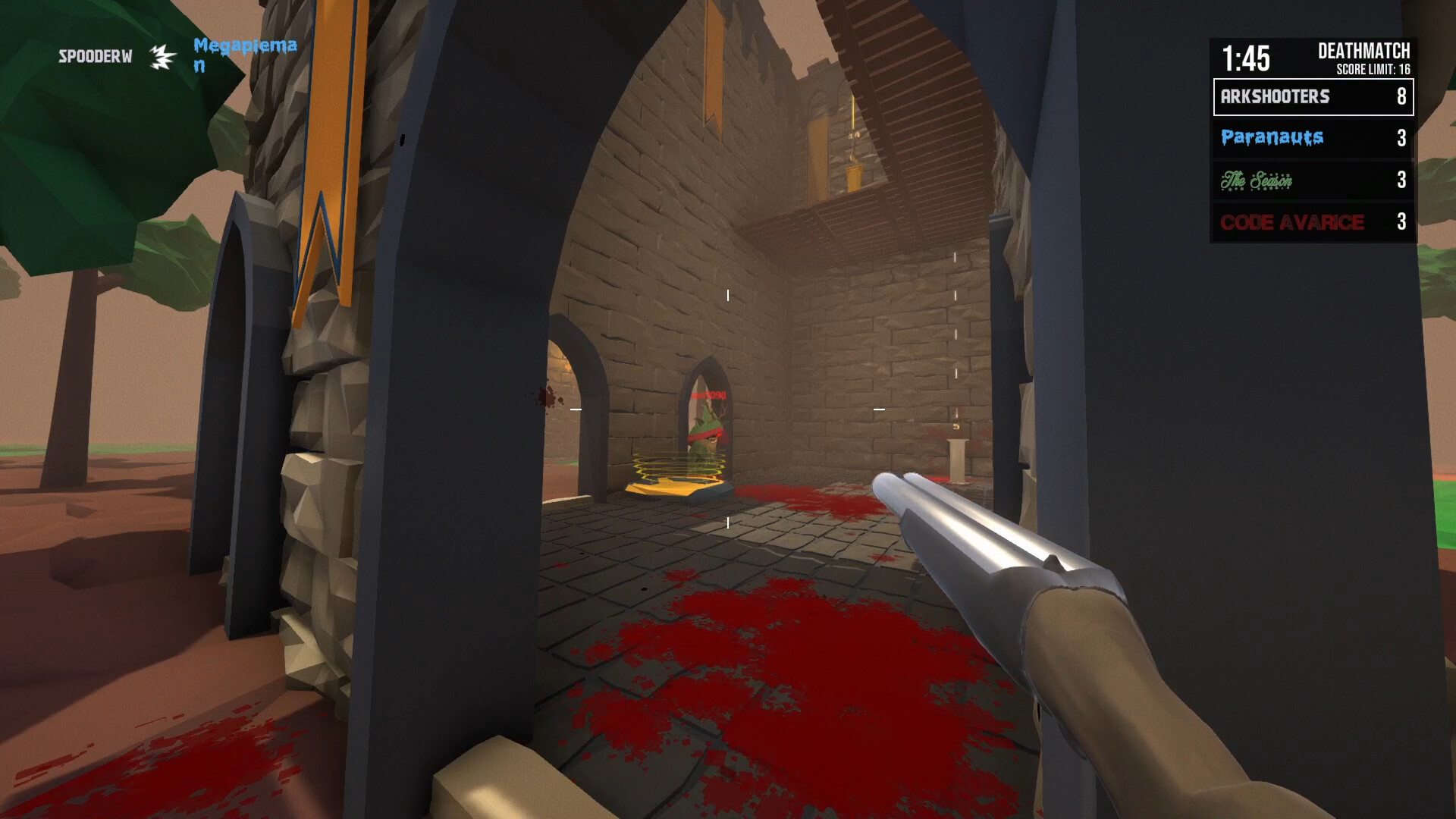Click the crosshair at screen center
Viewport: 1456px width, 819px height.
pos(728,409)
